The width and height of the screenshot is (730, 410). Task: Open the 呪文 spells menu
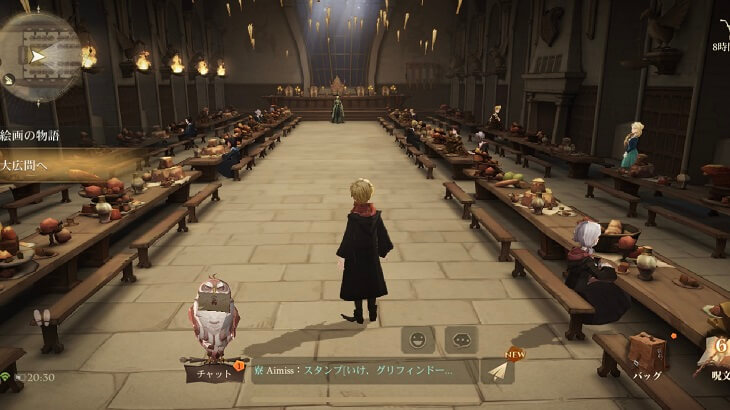point(716,355)
